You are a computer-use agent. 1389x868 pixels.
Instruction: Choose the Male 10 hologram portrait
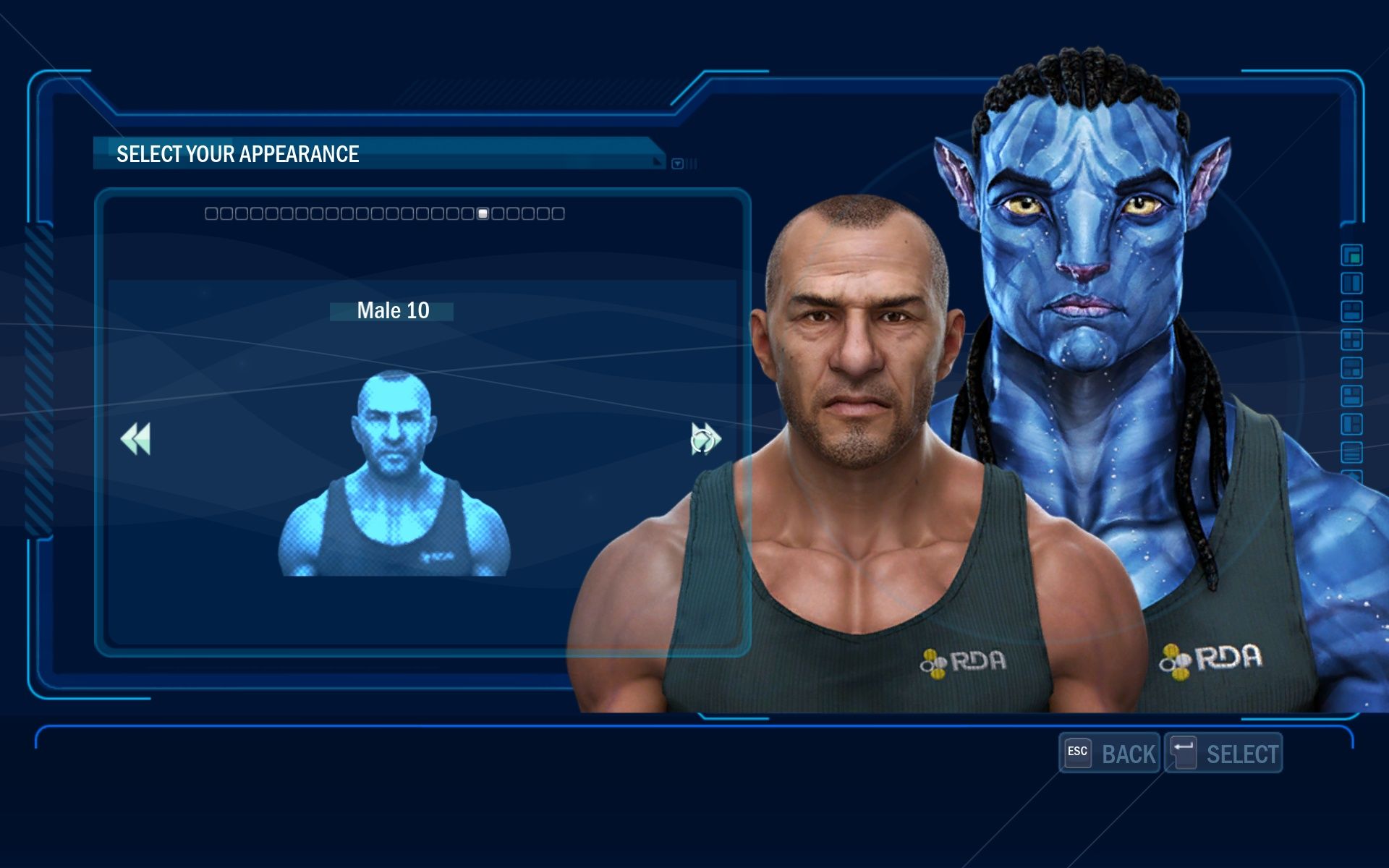[394, 474]
